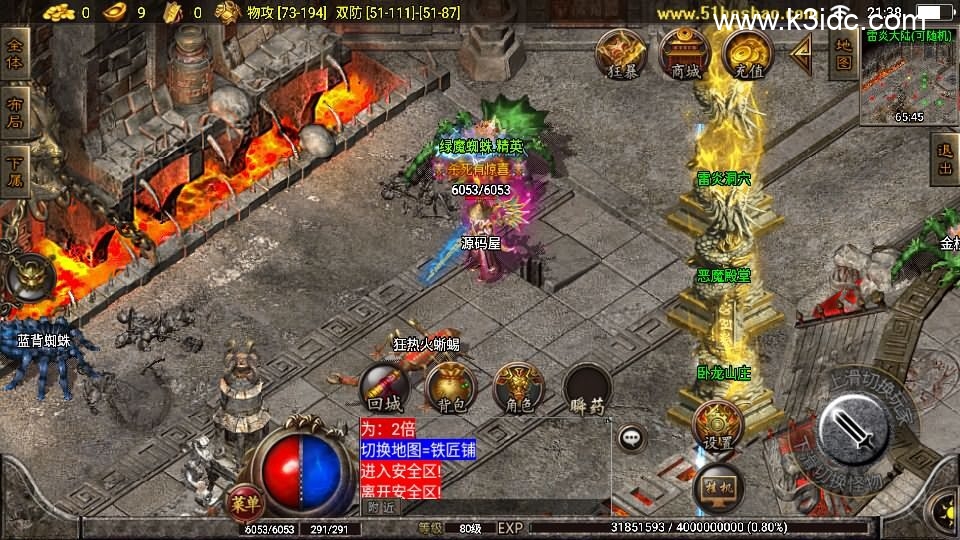This screenshot has width=960, height=540.
Task: Toggle the 挂机 auto-battle button
Action: (717, 485)
